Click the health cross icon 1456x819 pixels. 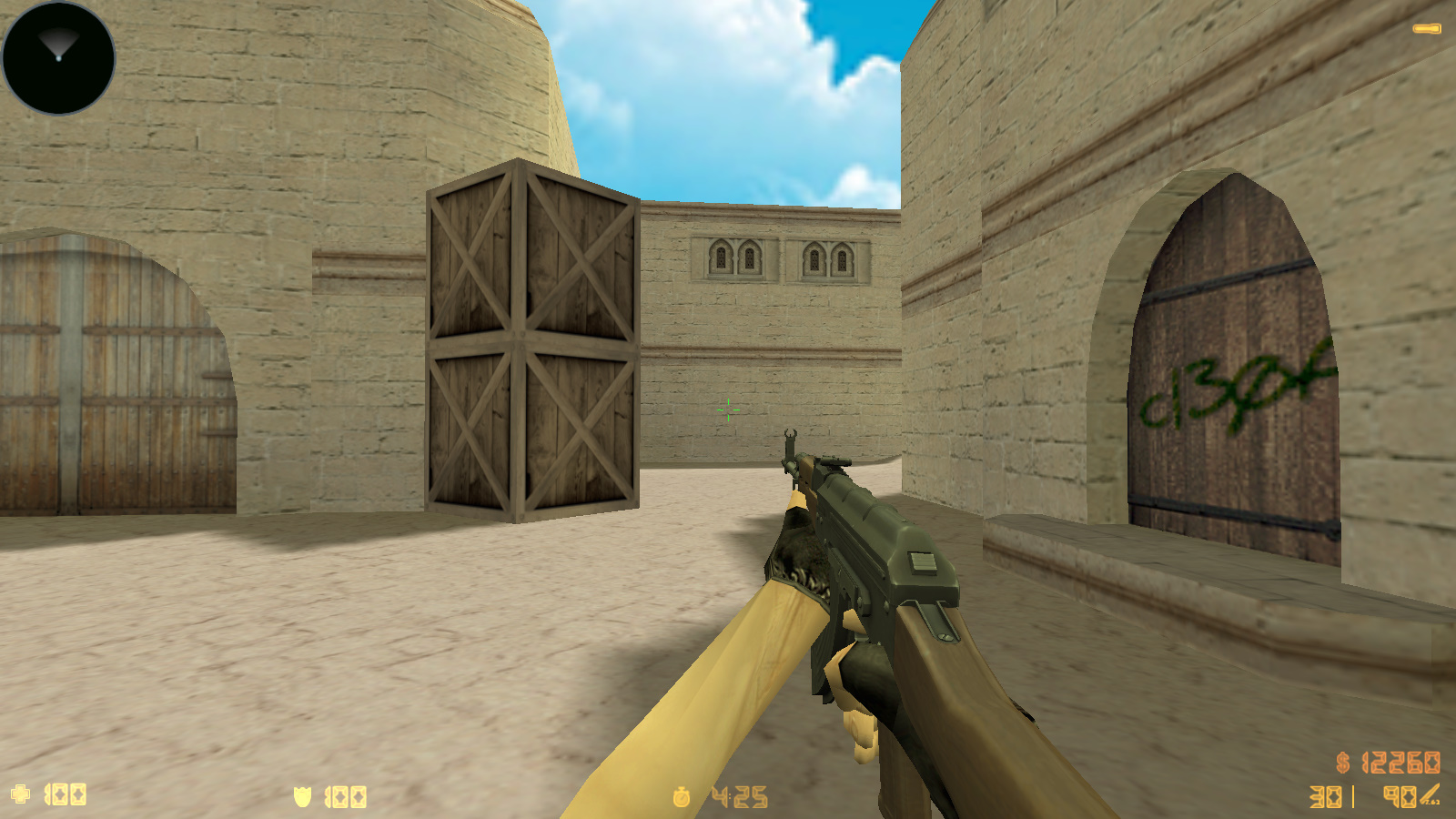pos(21,795)
